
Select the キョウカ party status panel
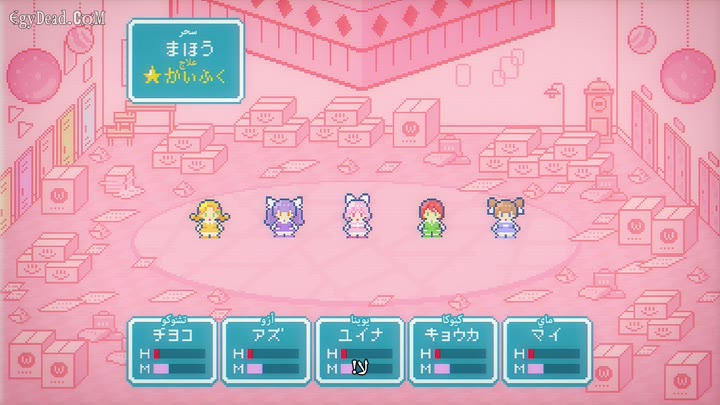click(x=452, y=349)
